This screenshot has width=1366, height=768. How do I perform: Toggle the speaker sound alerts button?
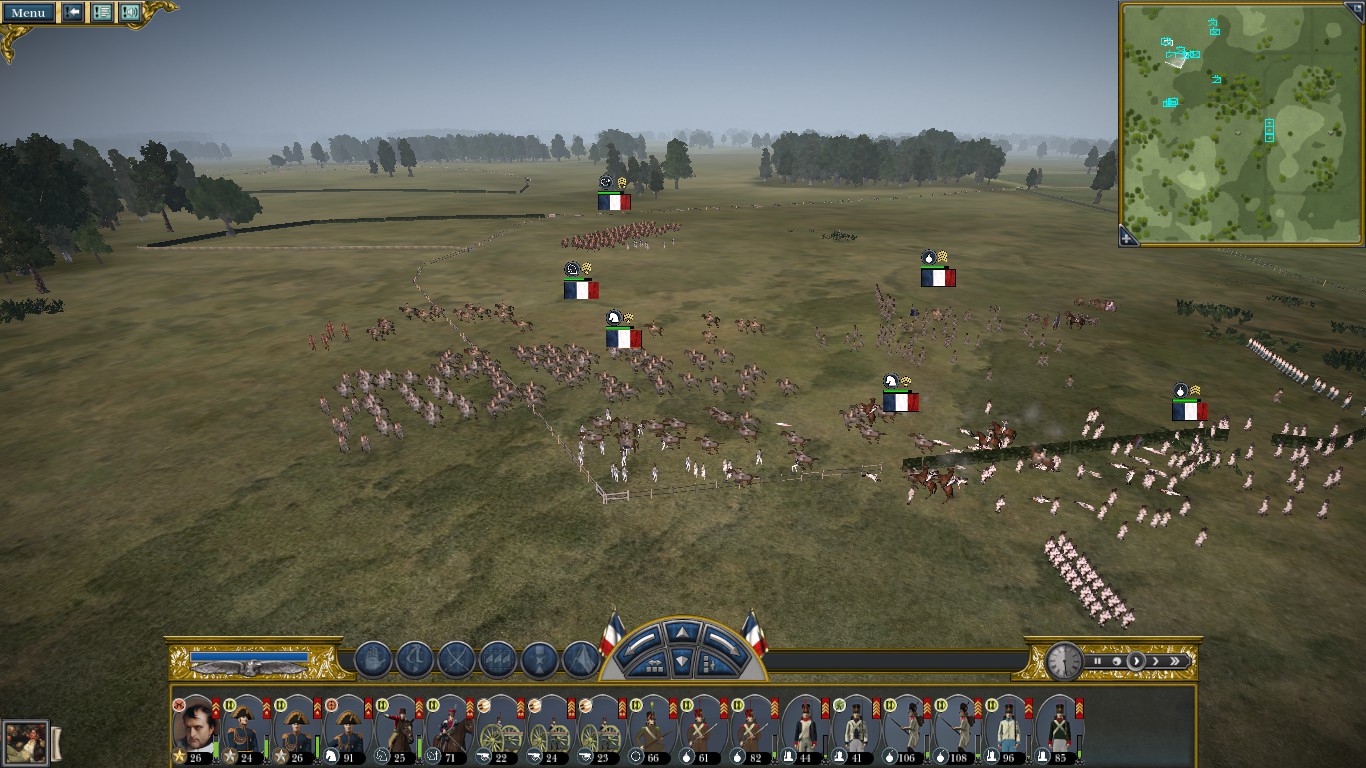tap(130, 13)
